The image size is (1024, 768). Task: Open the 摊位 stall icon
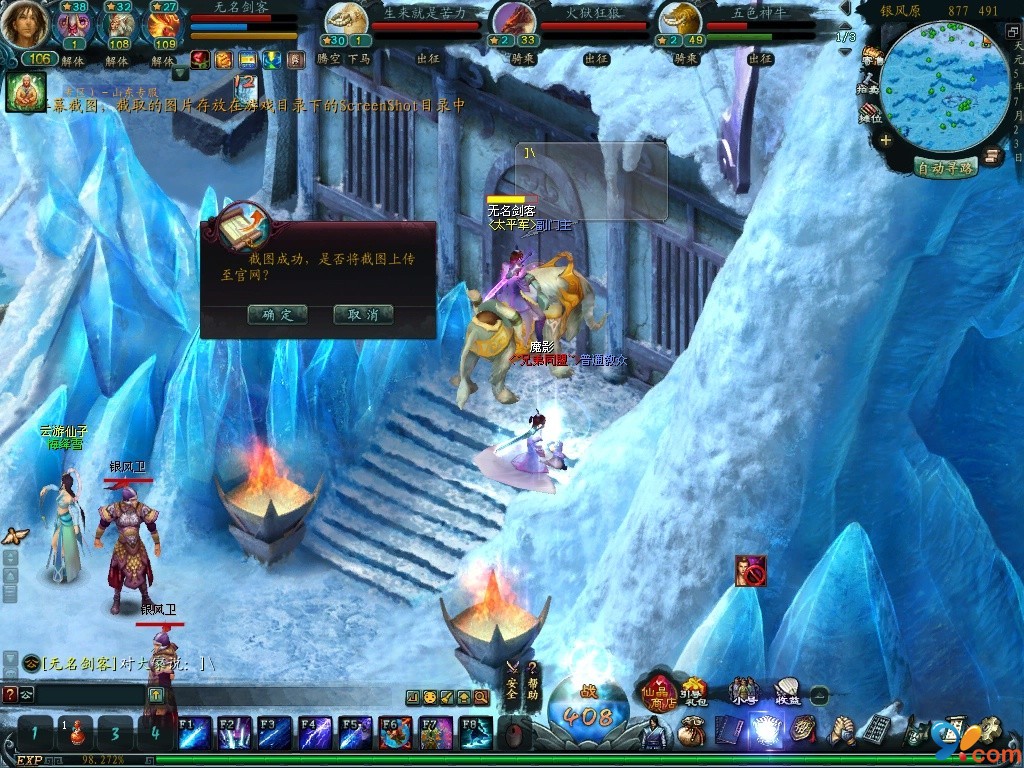coord(870,114)
